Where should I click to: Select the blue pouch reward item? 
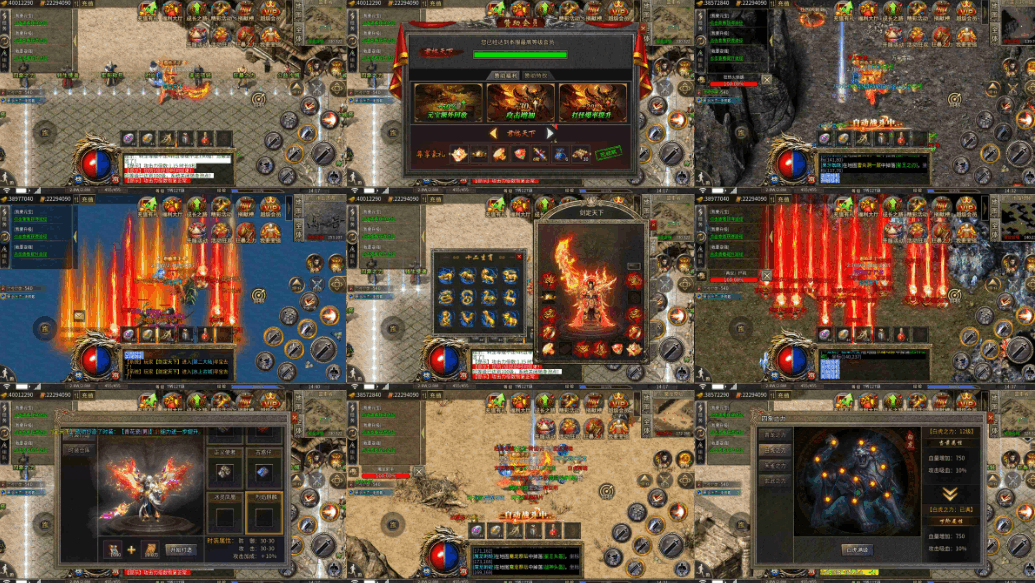(563, 154)
